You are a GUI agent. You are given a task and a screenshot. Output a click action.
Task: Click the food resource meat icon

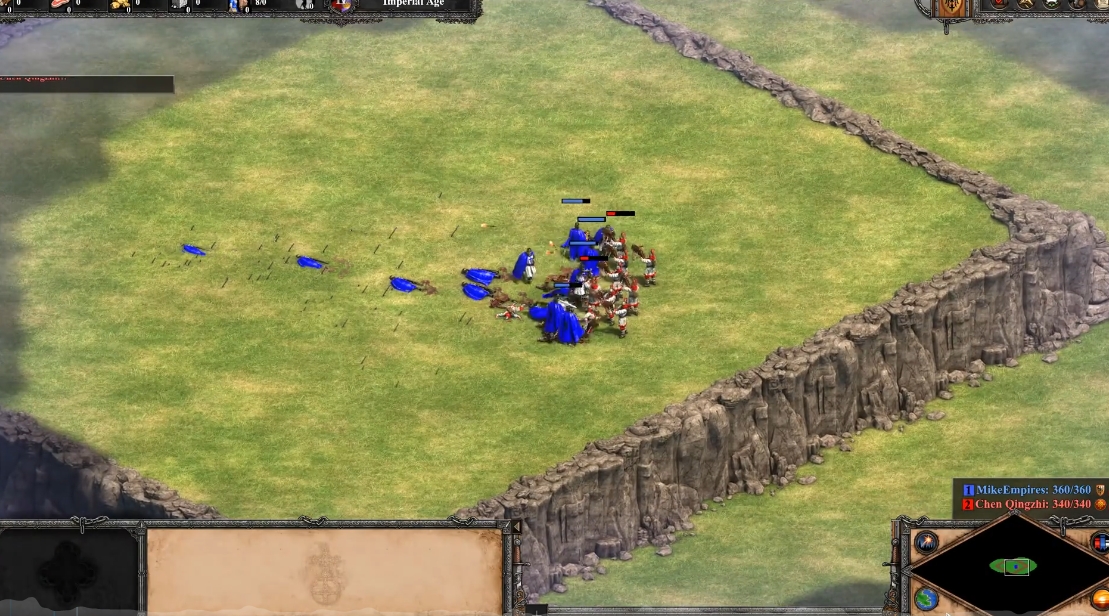click(x=60, y=5)
